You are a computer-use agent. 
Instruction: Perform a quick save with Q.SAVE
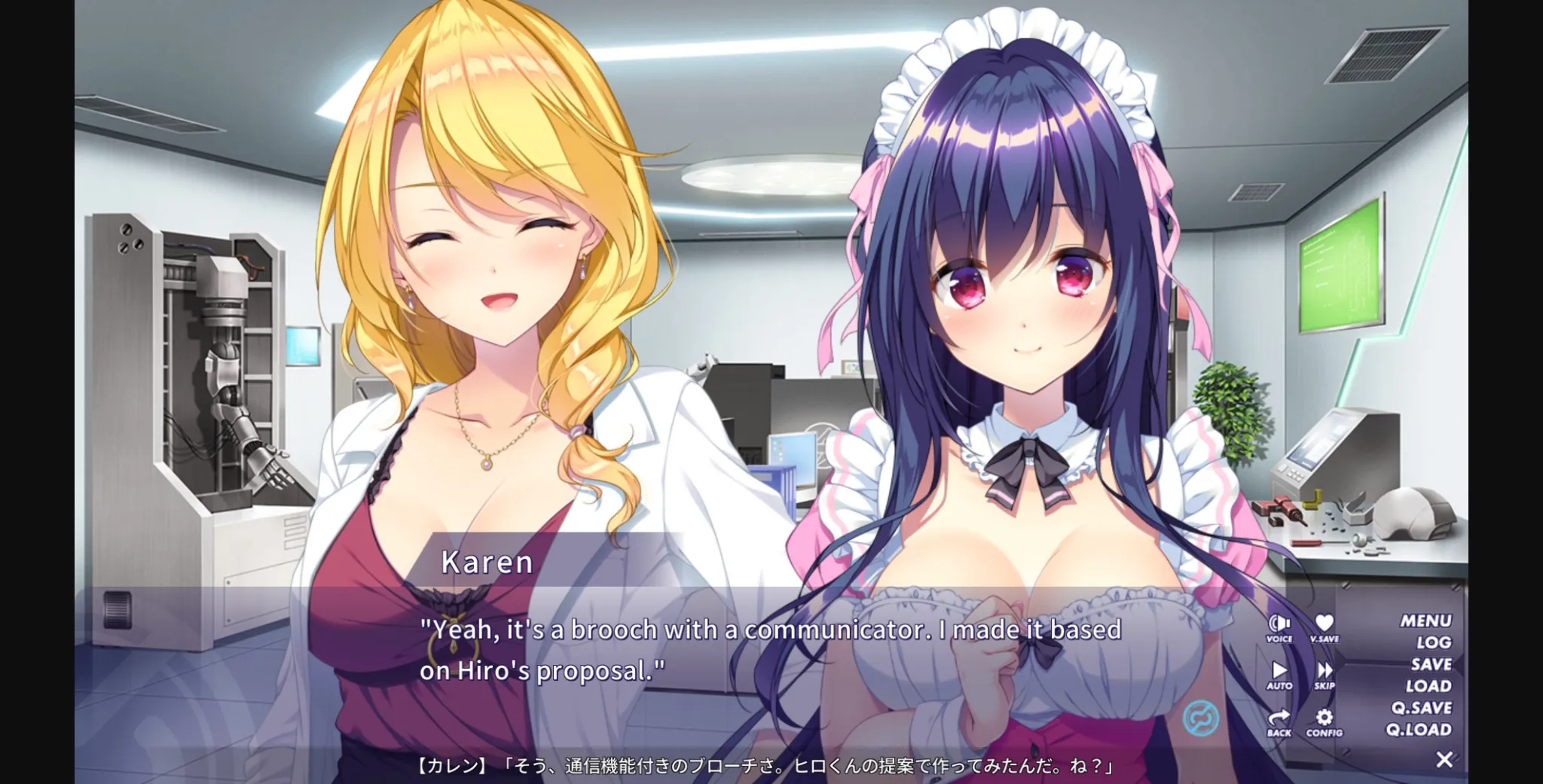pos(1424,708)
